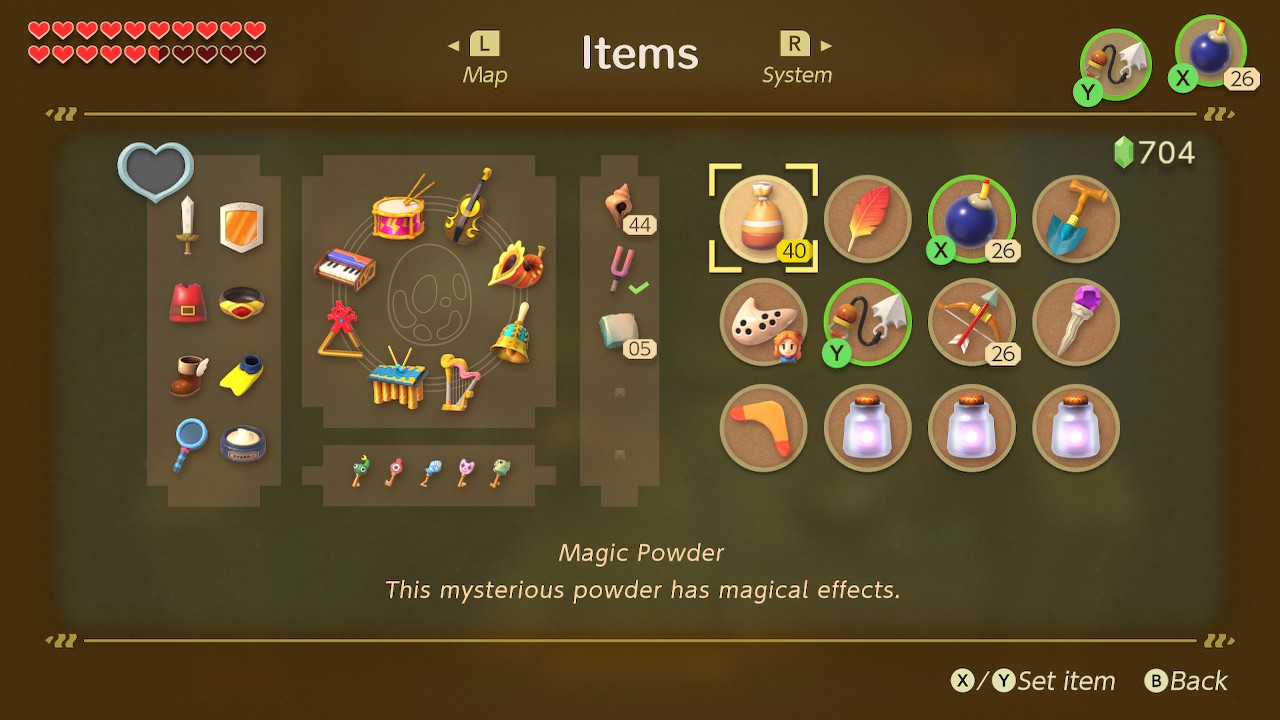Select the empty heart piece container
Image resolution: width=1280 pixels, height=720 pixels.
pos(155,171)
